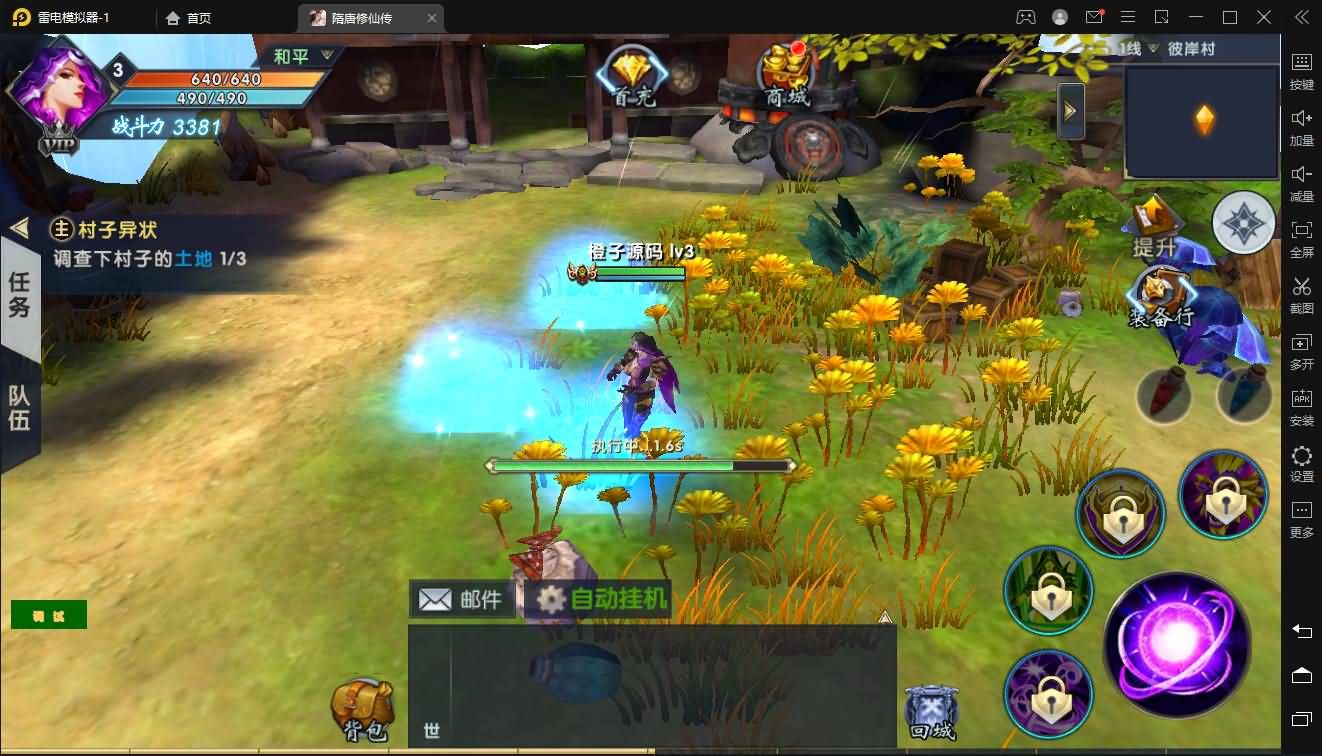Open the 装备行 equipment icon
Viewport: 1322px width, 756px height.
pos(1161,297)
